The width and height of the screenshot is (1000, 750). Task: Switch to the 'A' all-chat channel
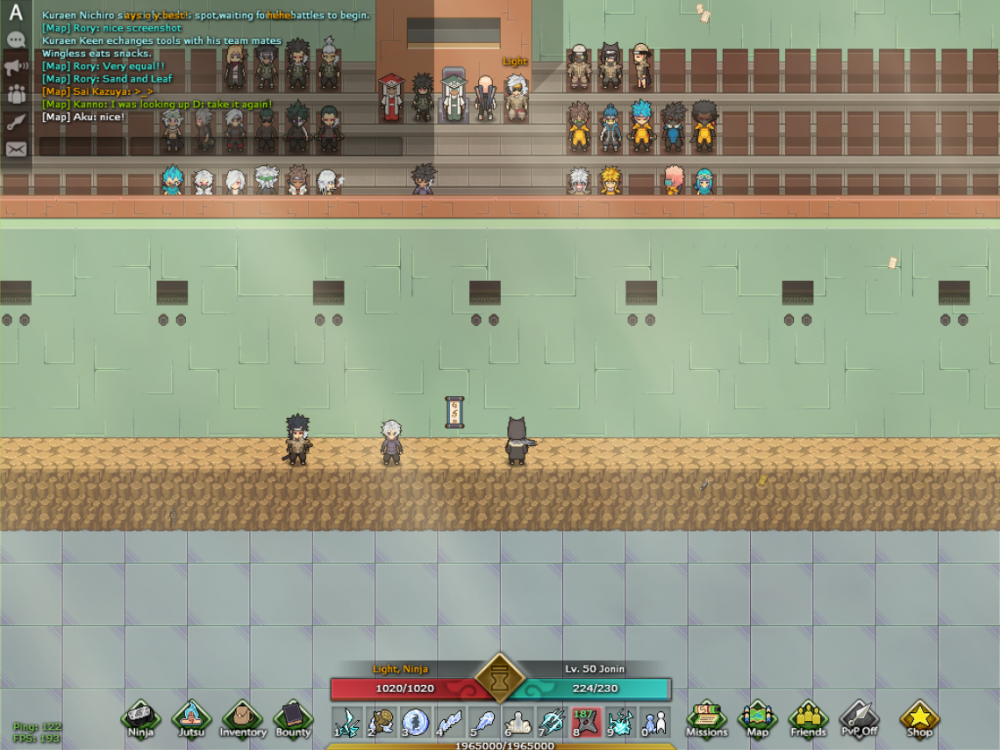(16, 14)
